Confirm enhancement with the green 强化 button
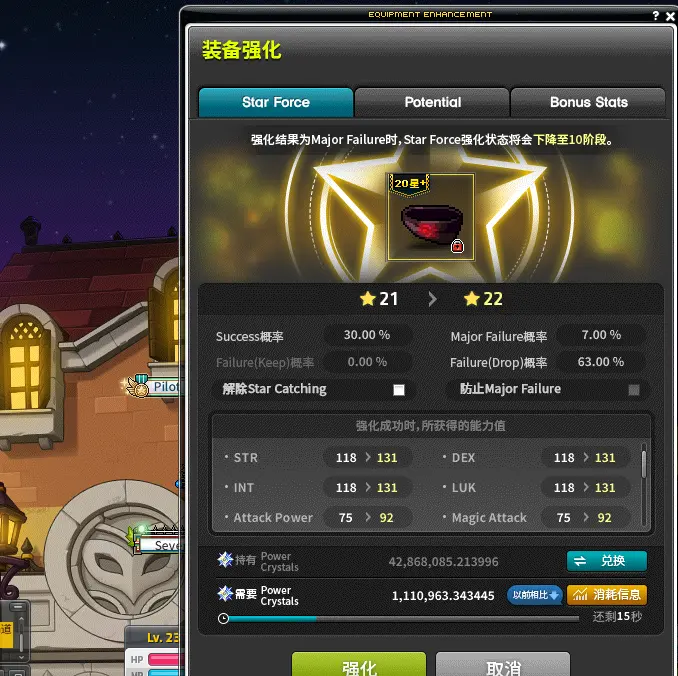This screenshot has width=678, height=676. 359,666
